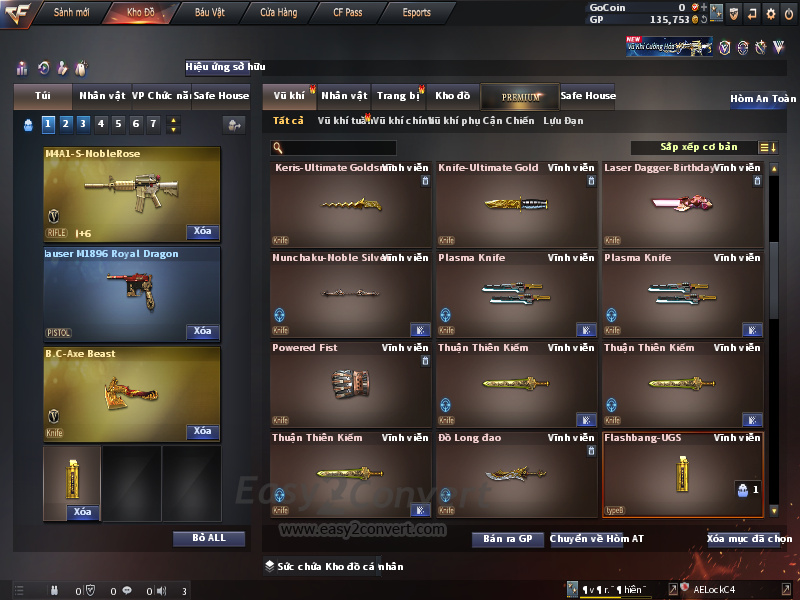Screen dimensions: 800x600
Task: Click Chuyển về Hòm AT button
Action: (x=597, y=539)
